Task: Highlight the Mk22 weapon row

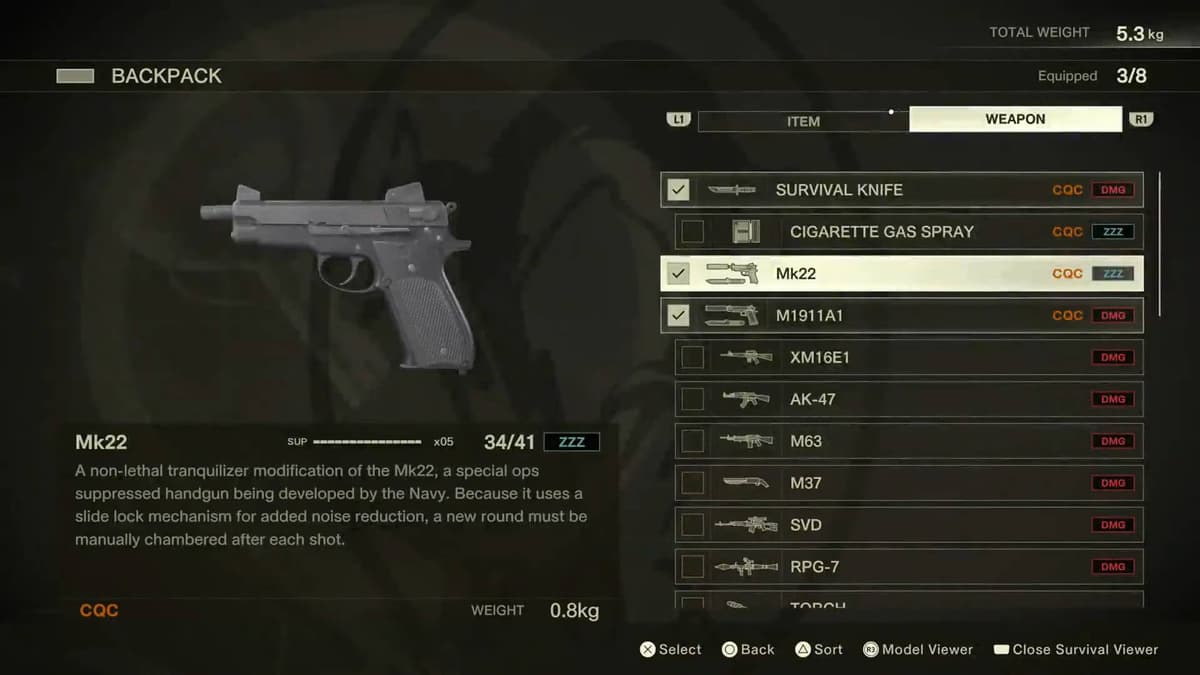Action: pos(900,274)
